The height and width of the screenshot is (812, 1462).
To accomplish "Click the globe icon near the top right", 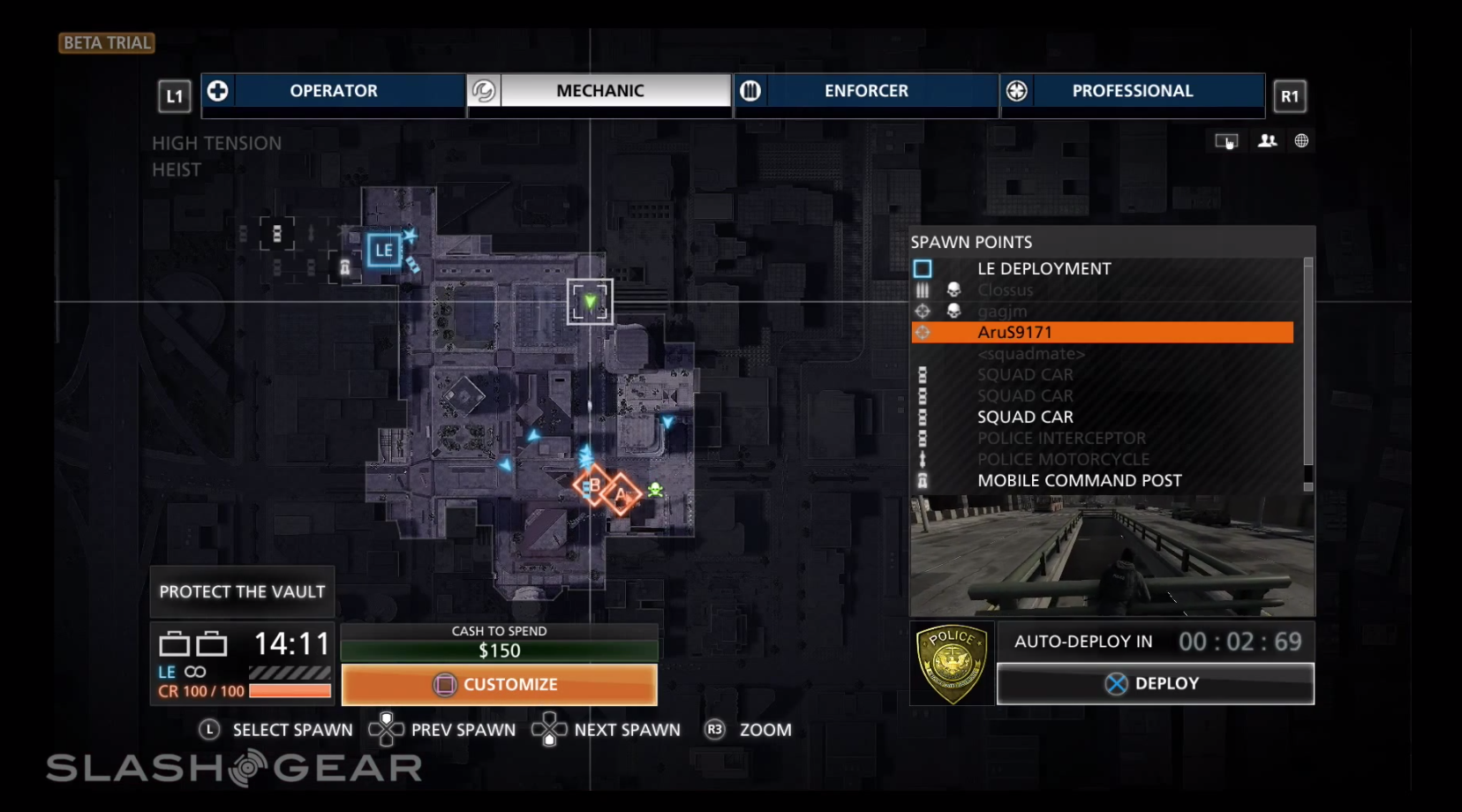I will 1303,140.
